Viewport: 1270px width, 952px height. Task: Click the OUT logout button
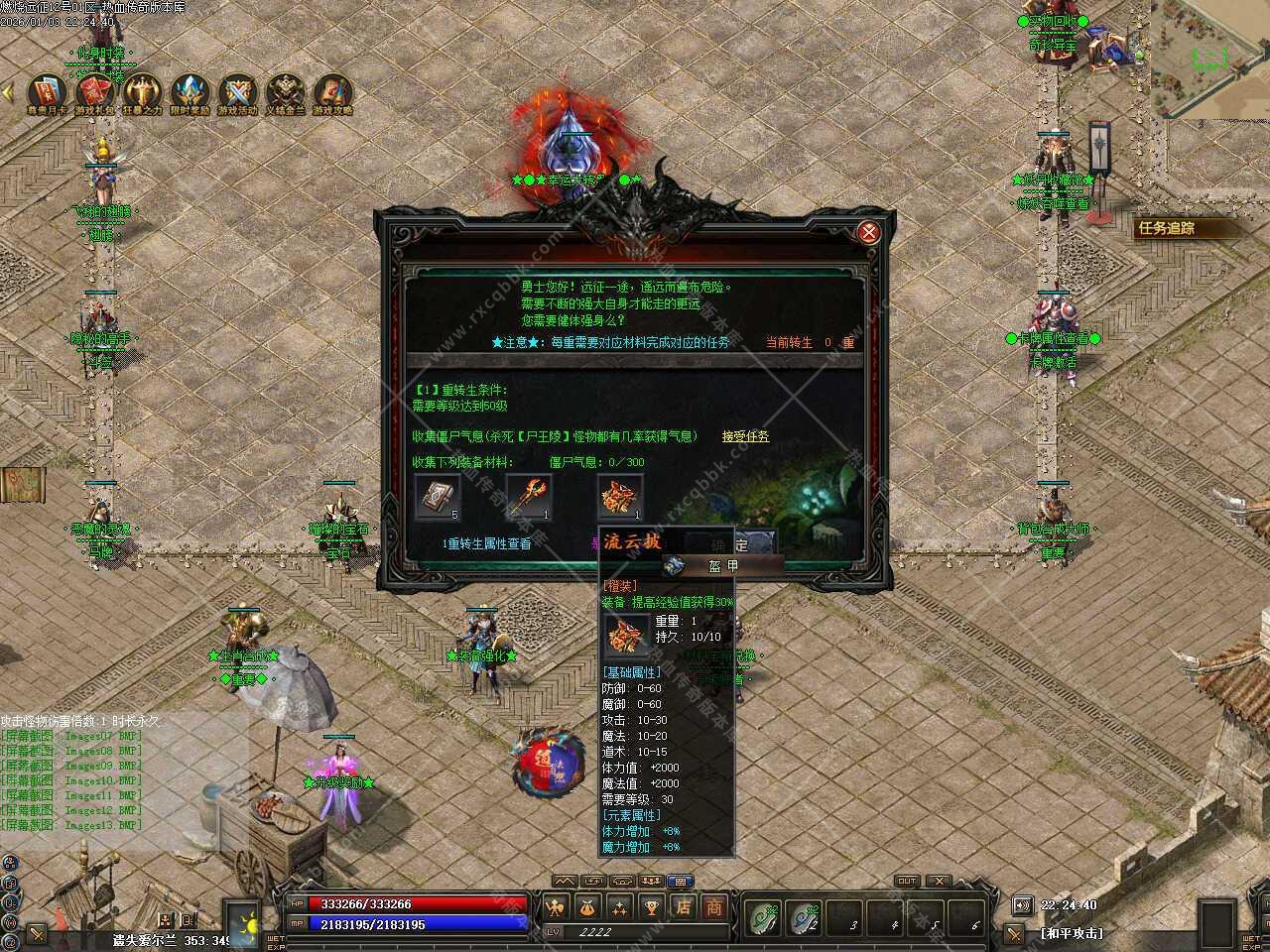(x=906, y=881)
